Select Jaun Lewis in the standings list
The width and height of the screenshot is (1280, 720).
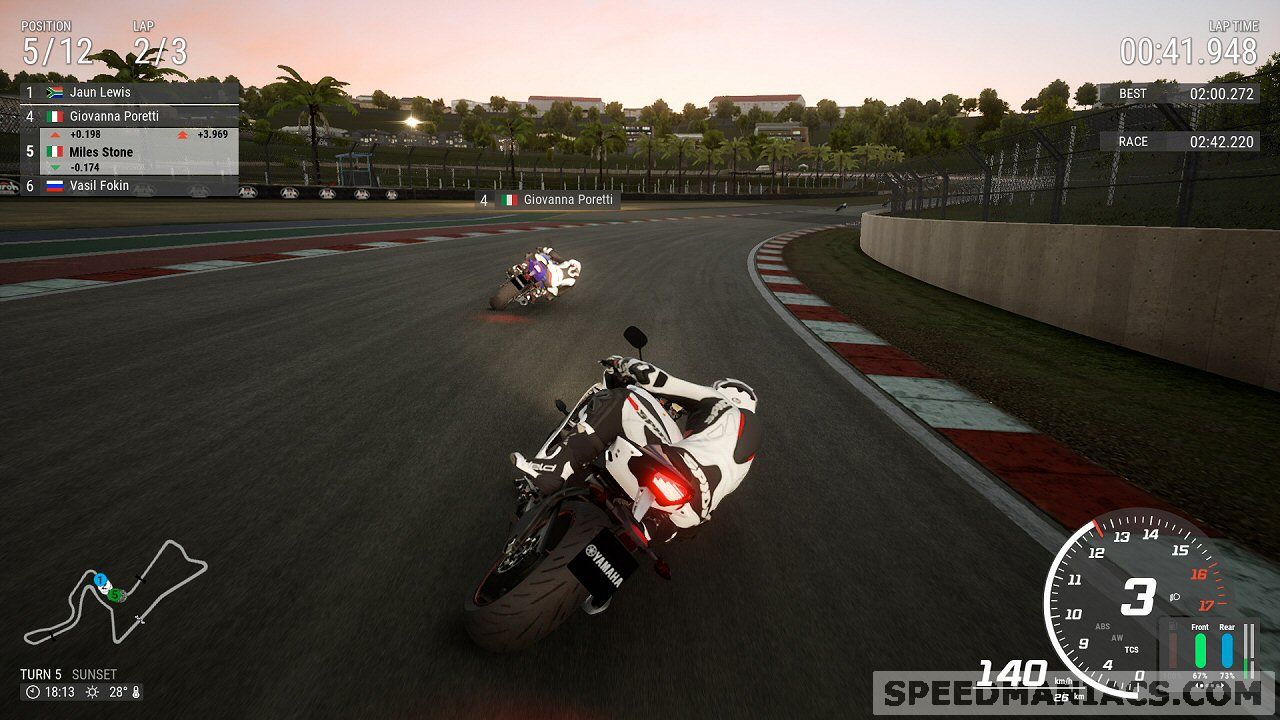click(x=130, y=93)
